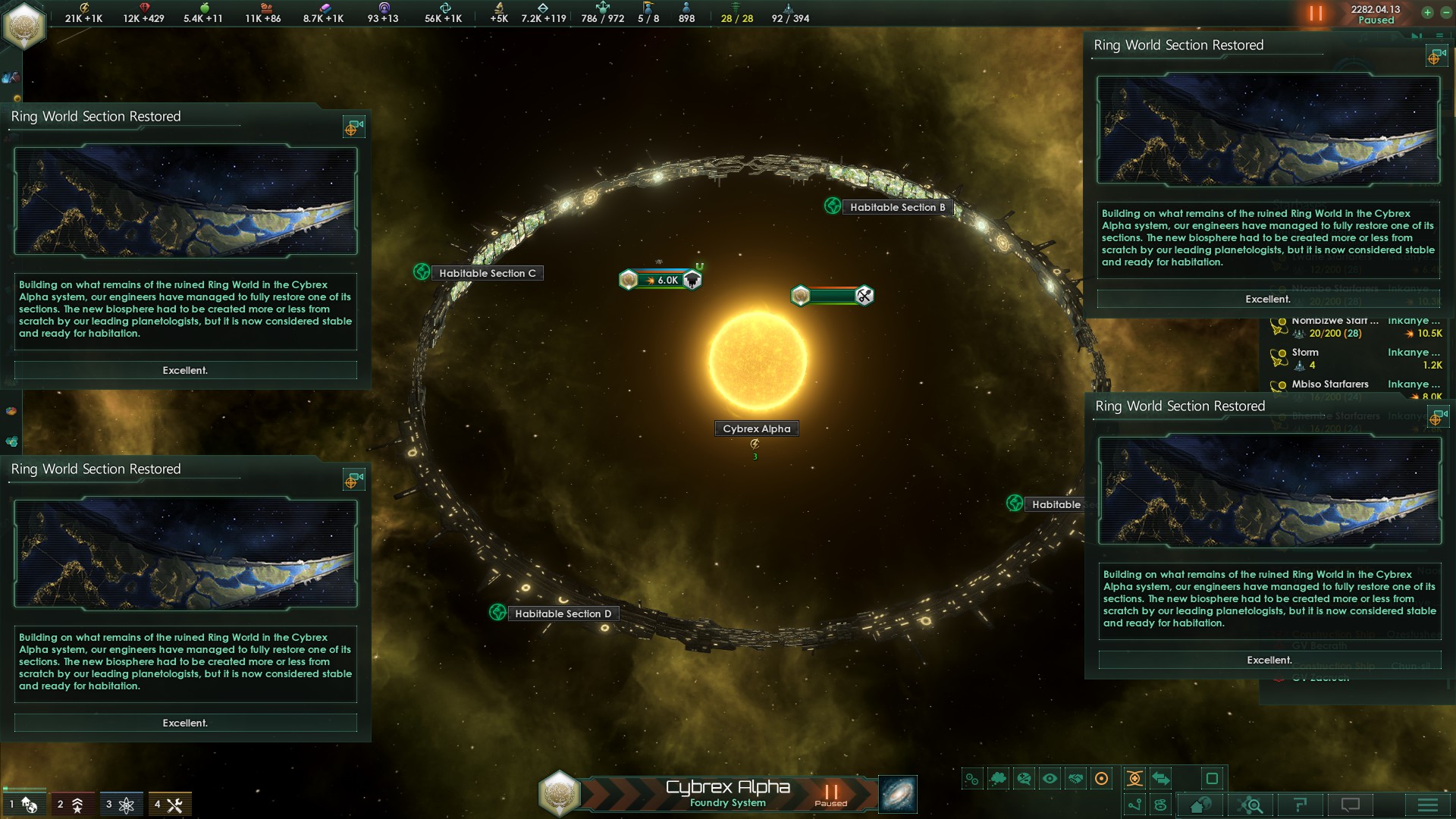Select the Habitable Section B label
This screenshot has width=1456, height=819.
point(897,207)
